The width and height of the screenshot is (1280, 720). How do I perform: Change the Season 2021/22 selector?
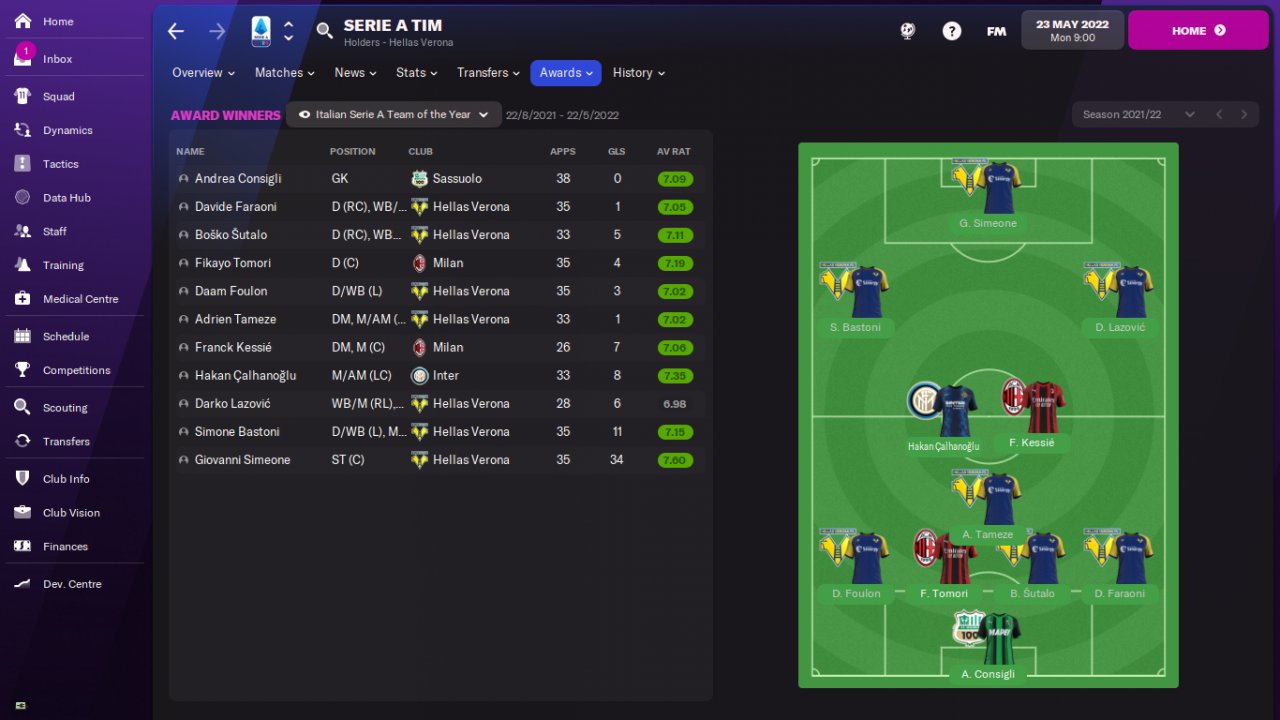1138,115
